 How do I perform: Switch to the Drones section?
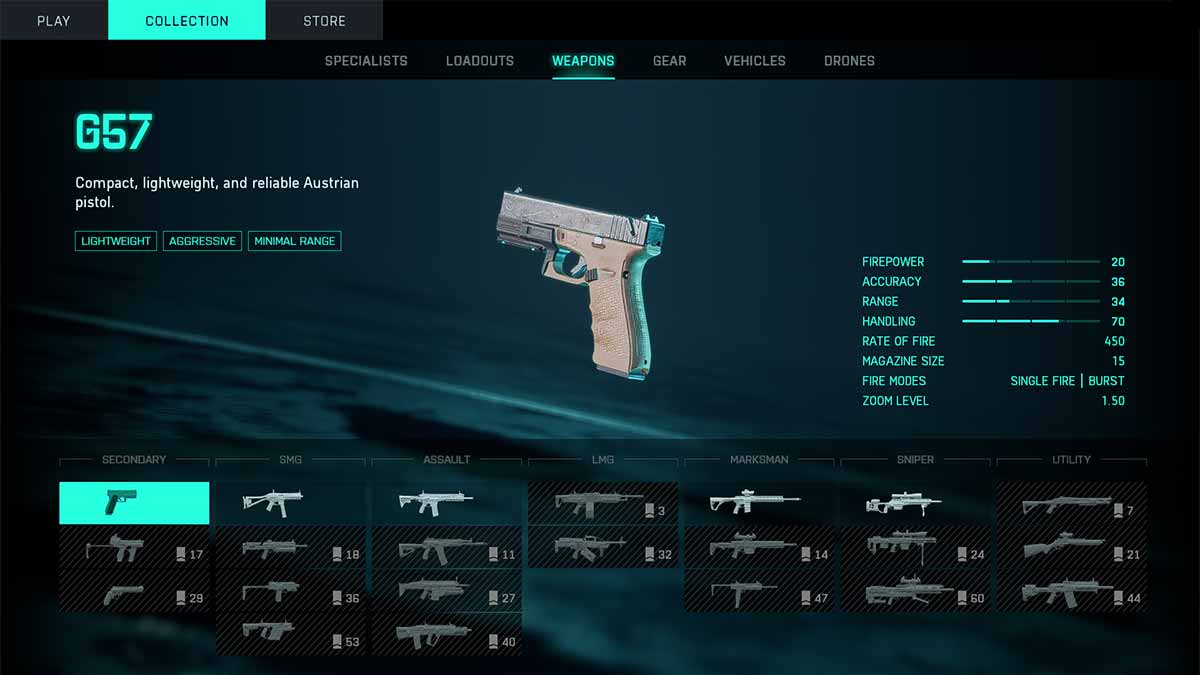[849, 61]
